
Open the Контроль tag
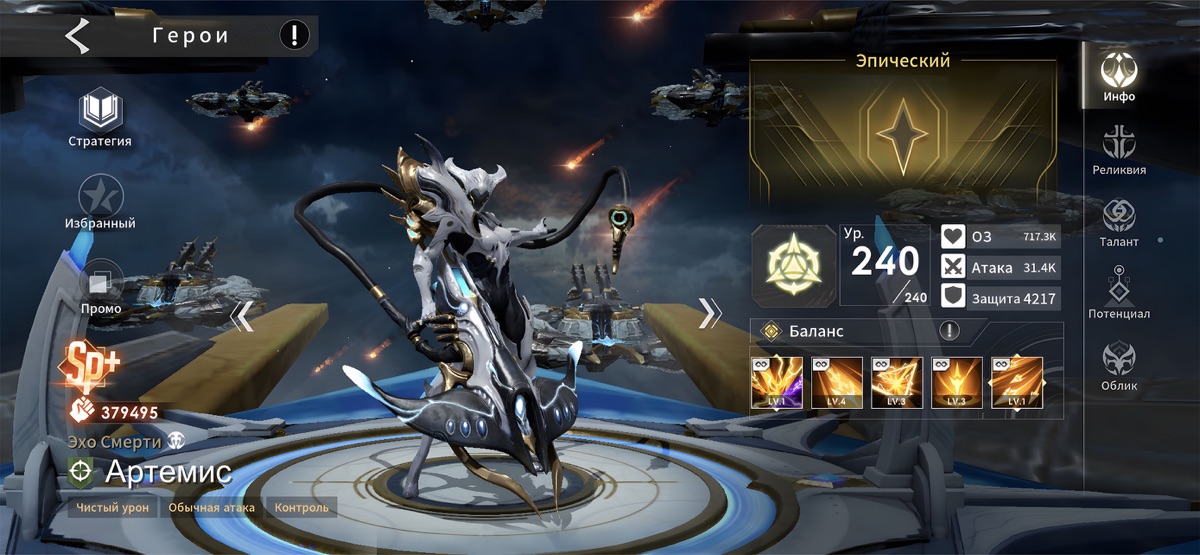301,508
